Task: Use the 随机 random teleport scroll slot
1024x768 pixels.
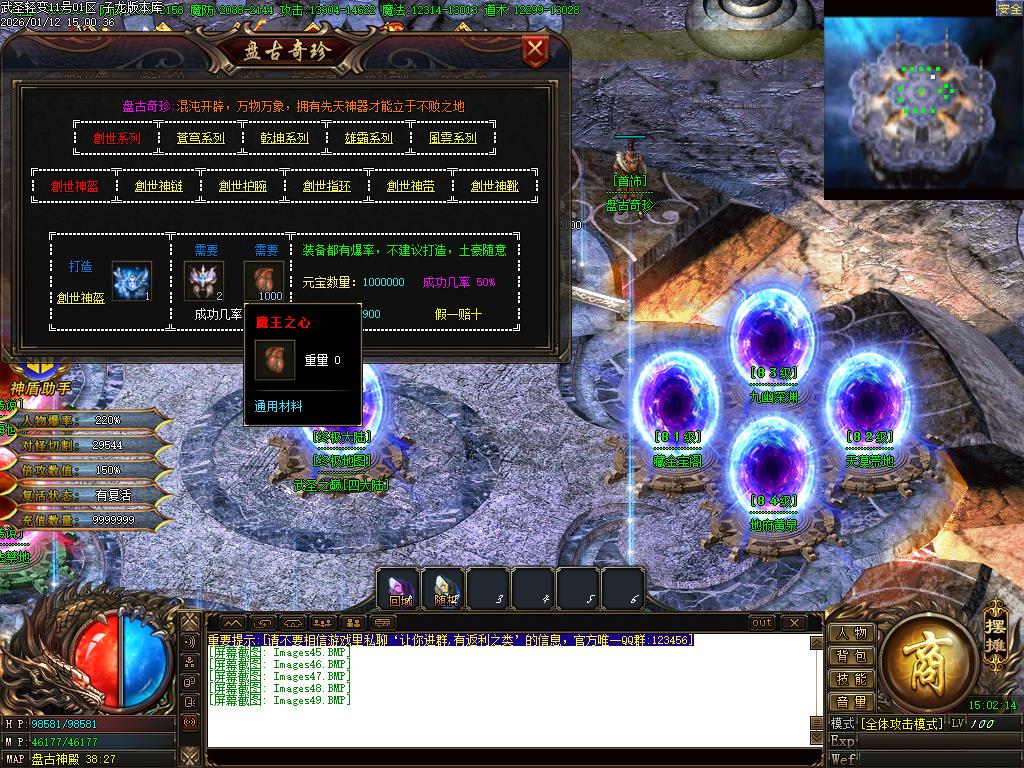Action: pos(445,589)
